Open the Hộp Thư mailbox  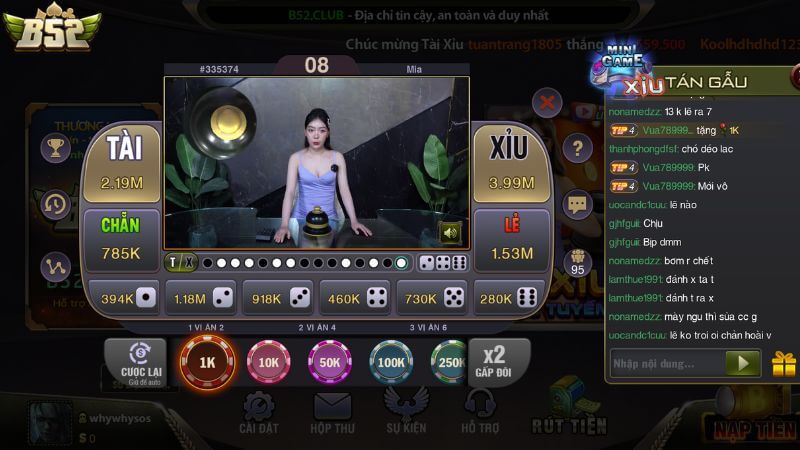pos(333,412)
